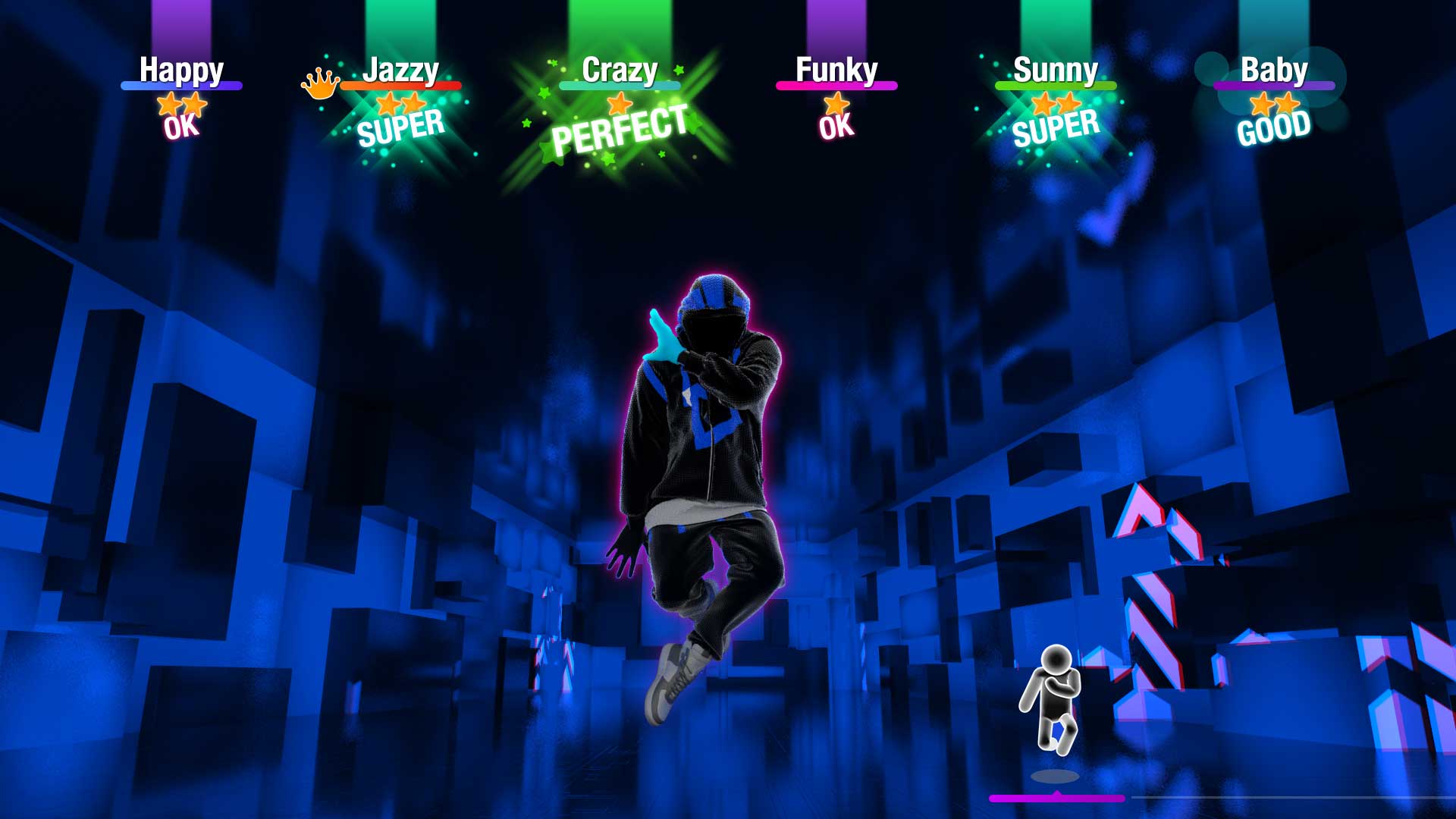Click Happy's score bar to expand details
This screenshot has width=1456, height=819.
point(182,86)
